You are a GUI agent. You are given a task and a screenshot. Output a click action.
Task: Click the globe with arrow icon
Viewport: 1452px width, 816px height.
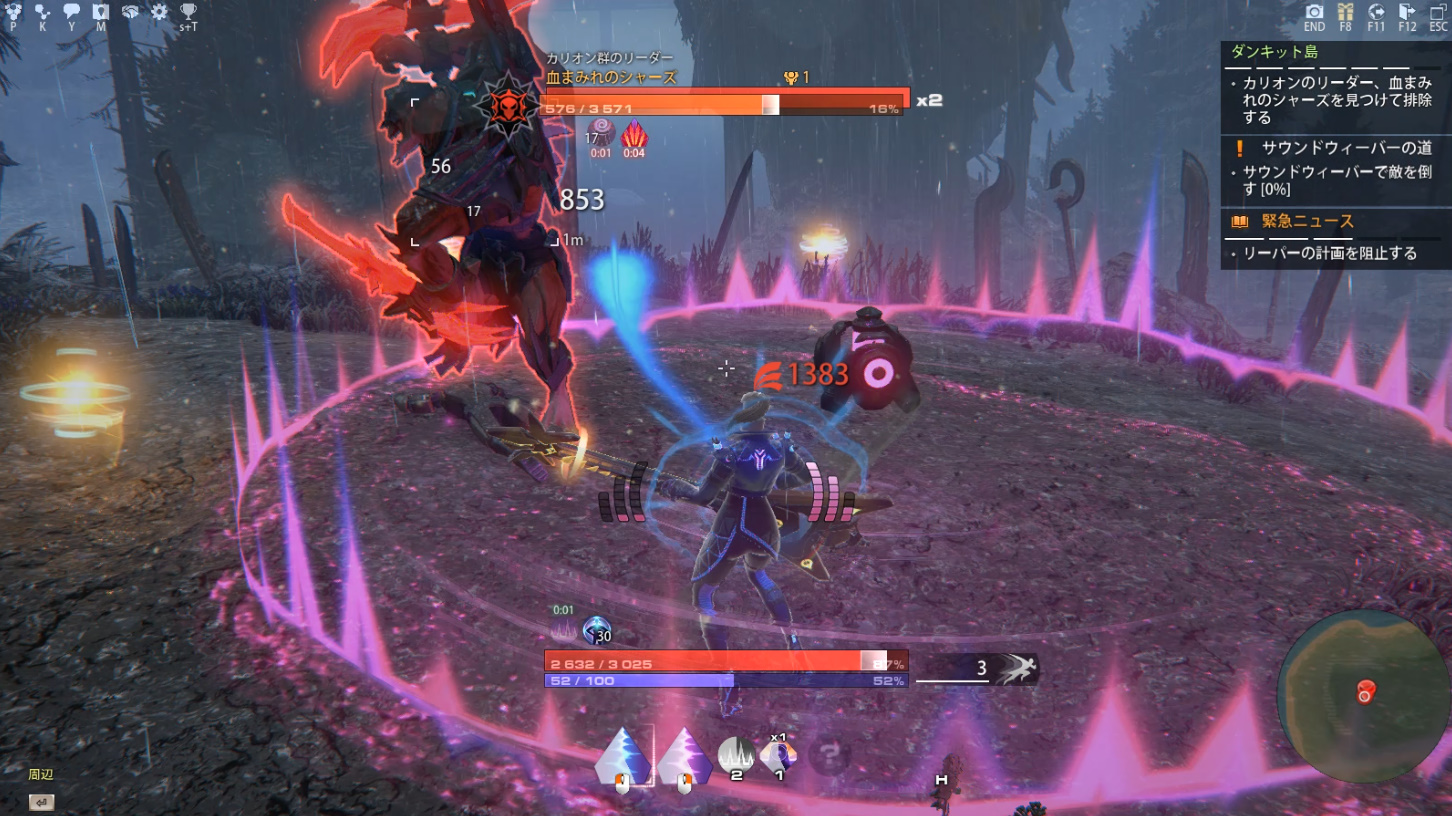pyautogui.click(x=1376, y=13)
